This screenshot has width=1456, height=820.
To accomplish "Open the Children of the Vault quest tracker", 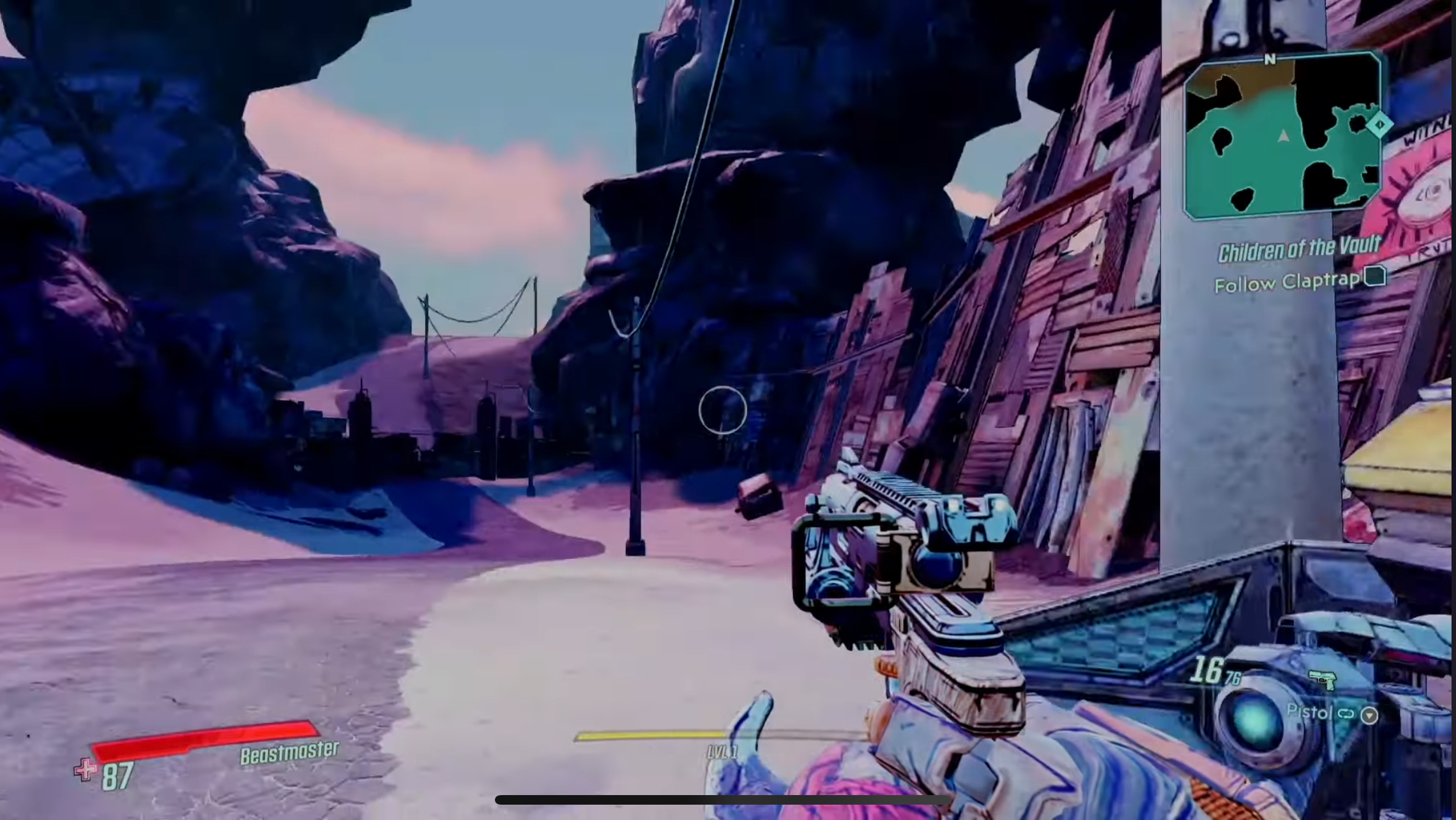I will click(x=1299, y=249).
